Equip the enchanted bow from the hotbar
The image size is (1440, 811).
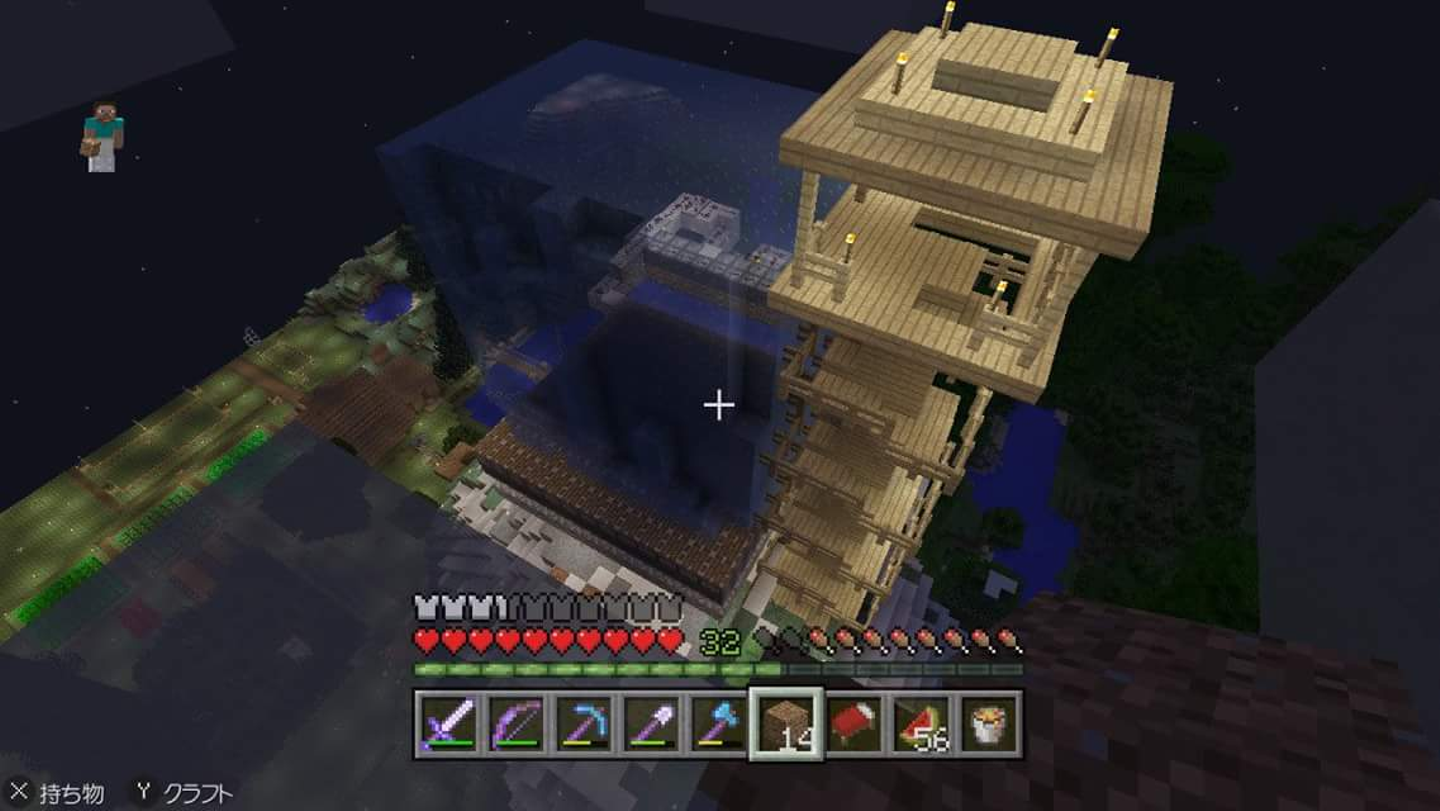click(x=514, y=723)
